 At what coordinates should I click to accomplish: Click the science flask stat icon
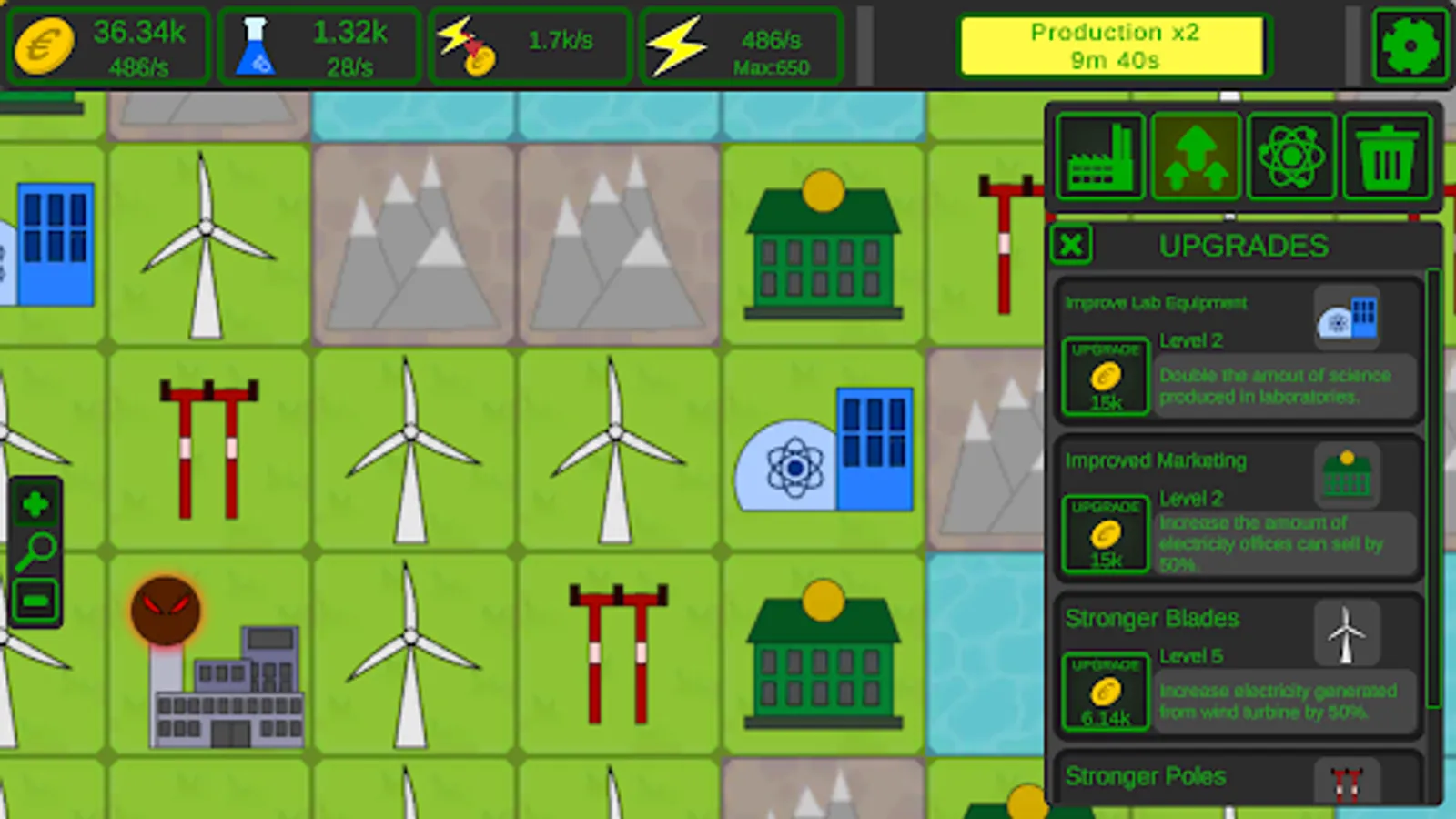(x=258, y=44)
